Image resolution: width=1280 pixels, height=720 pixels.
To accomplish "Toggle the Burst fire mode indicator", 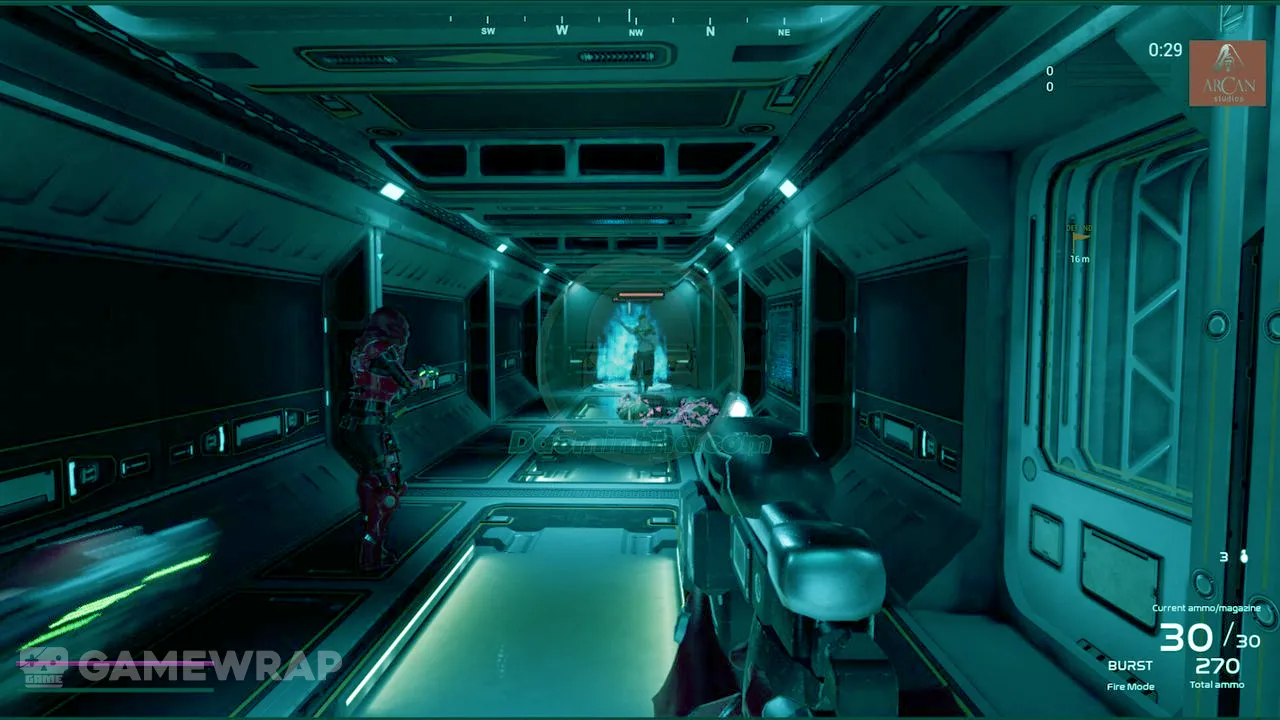I will coord(1130,666).
